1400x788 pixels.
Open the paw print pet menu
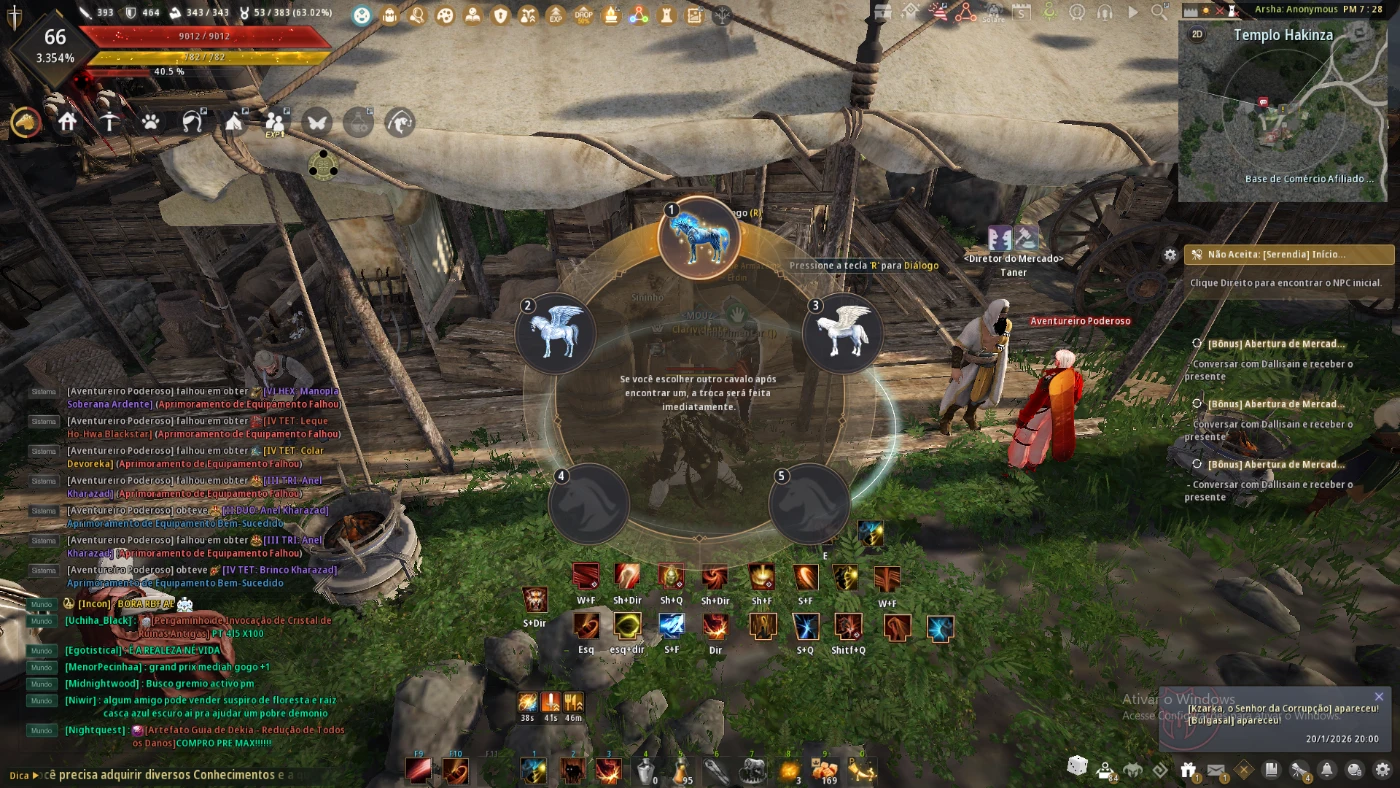[150, 122]
